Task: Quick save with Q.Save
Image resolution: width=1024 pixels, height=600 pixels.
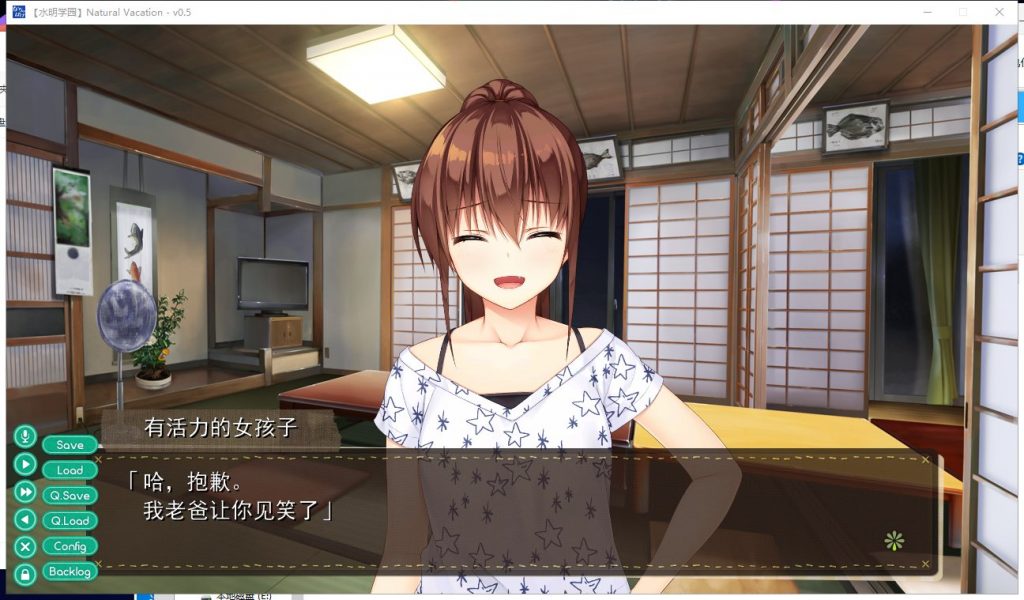Action: pyautogui.click(x=70, y=495)
